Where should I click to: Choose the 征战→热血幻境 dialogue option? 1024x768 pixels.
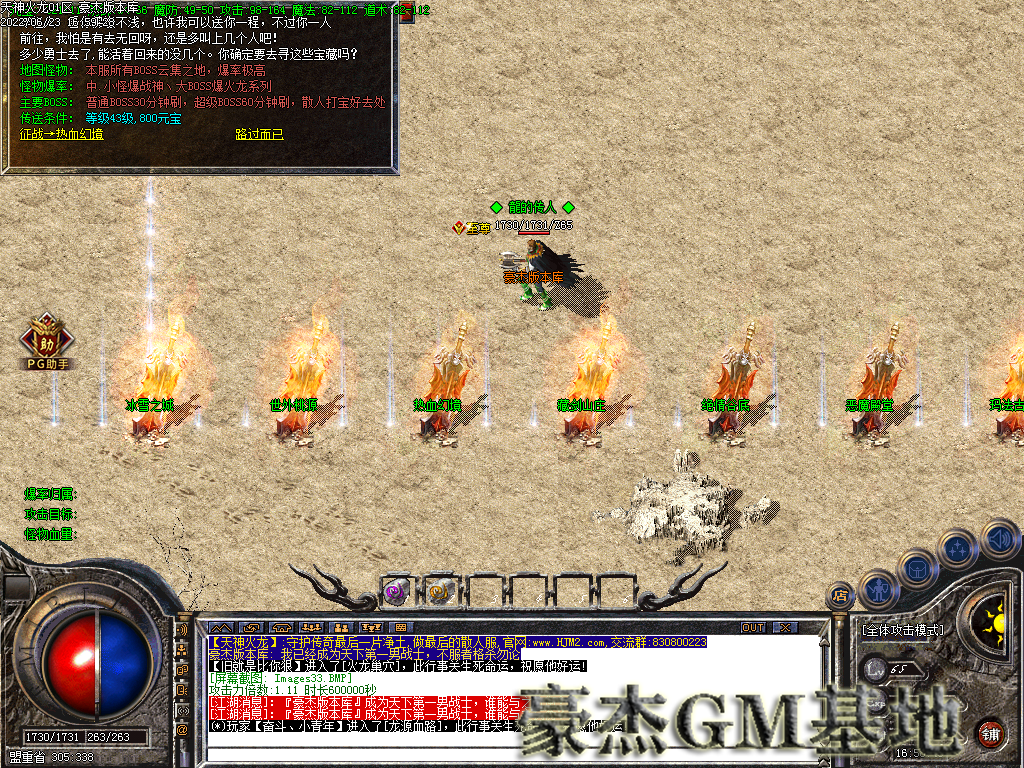click(x=61, y=133)
